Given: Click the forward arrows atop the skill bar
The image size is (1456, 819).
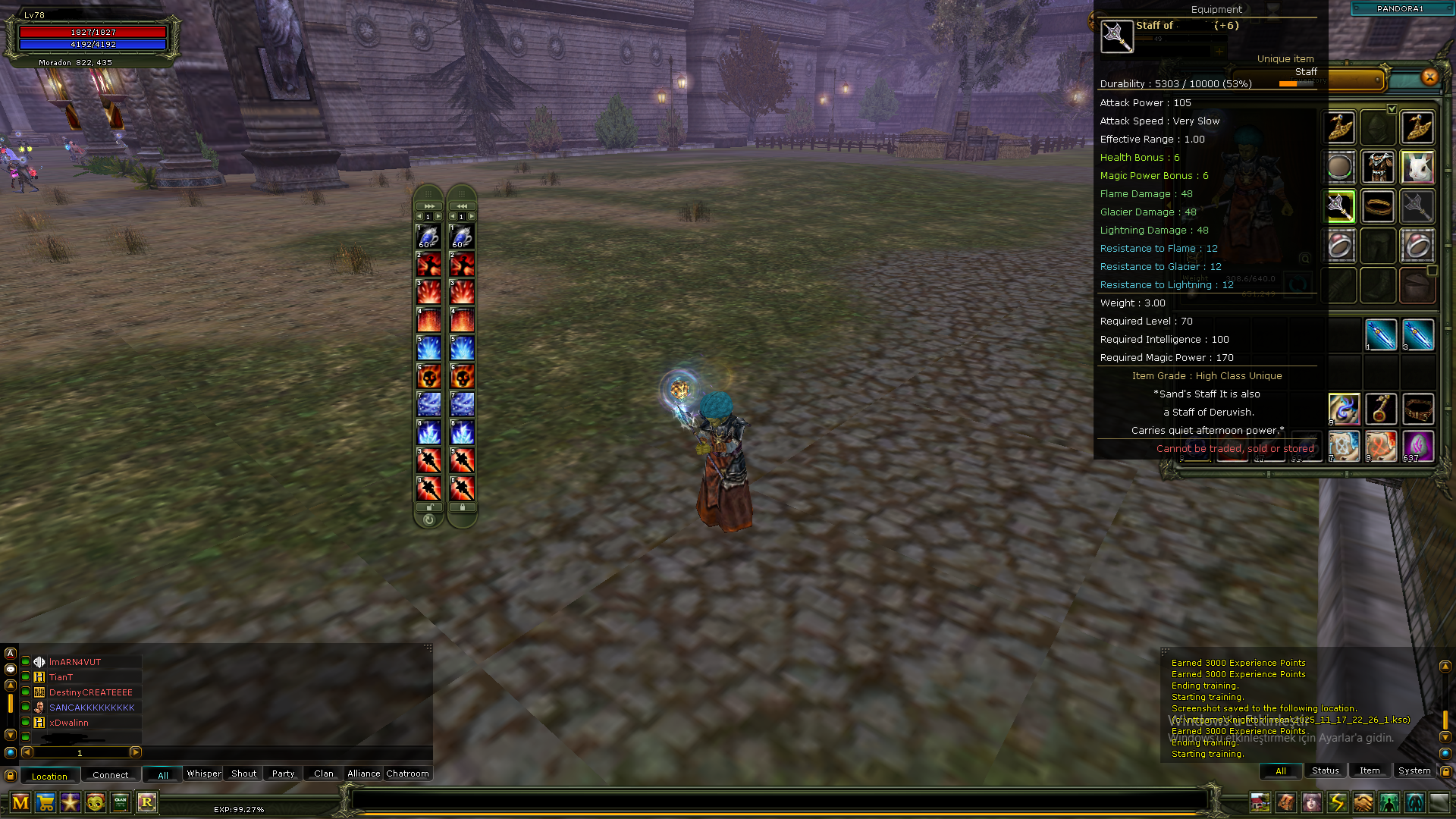Looking at the screenshot, I should (x=429, y=206).
